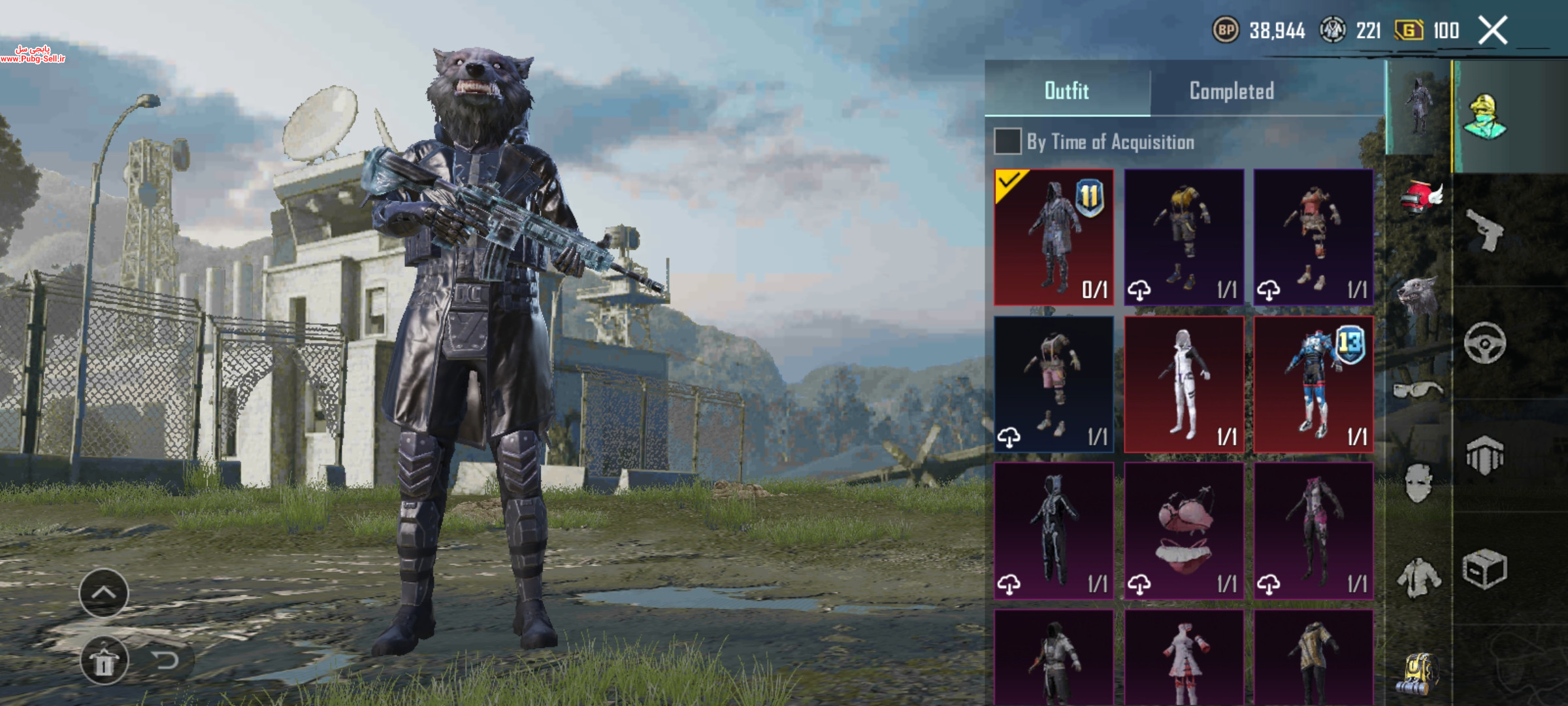Close the inventory screen
The width and height of the screenshot is (1568, 706).
coord(1493,31)
